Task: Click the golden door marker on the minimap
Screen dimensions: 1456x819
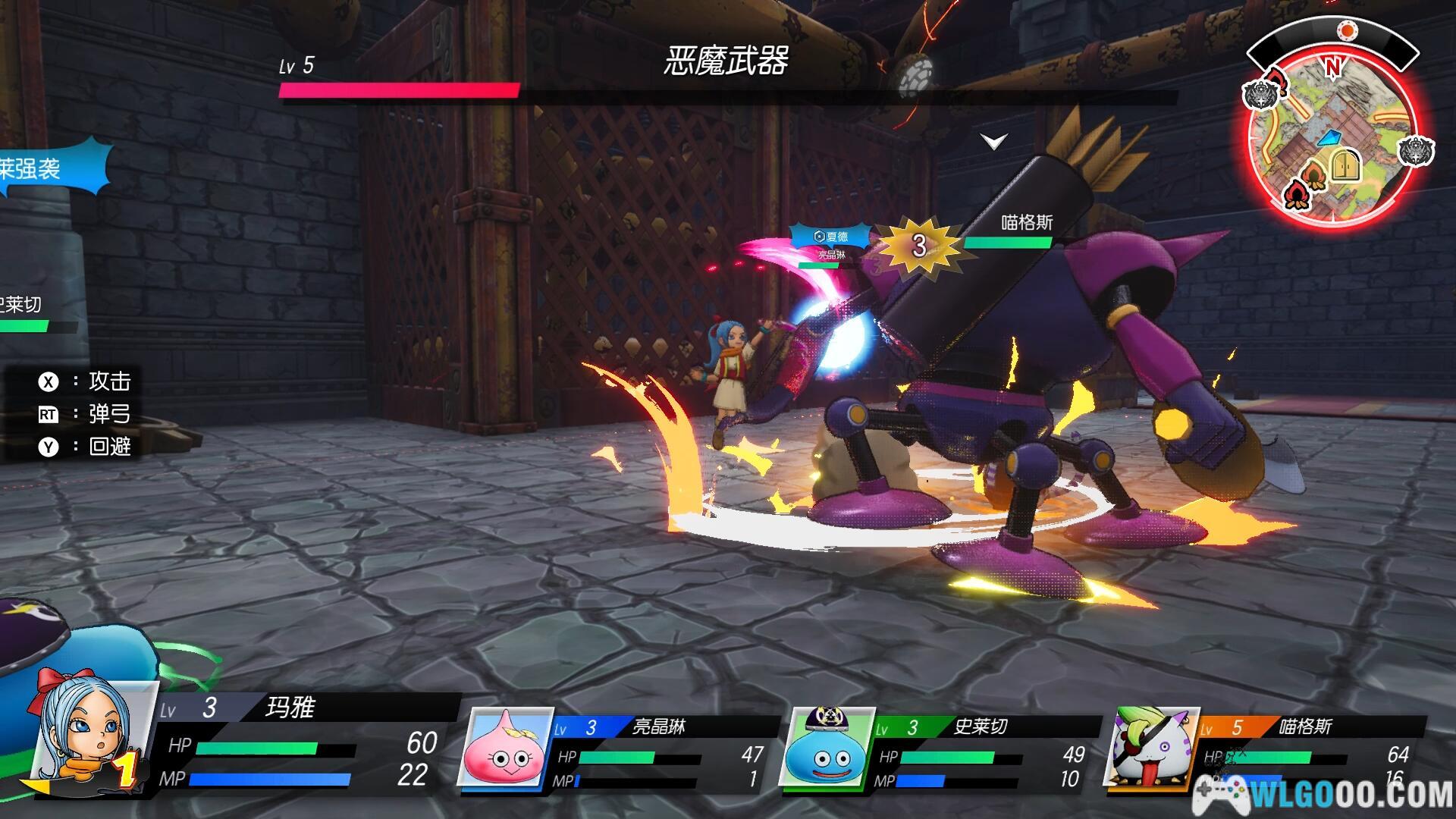Action: [1347, 165]
